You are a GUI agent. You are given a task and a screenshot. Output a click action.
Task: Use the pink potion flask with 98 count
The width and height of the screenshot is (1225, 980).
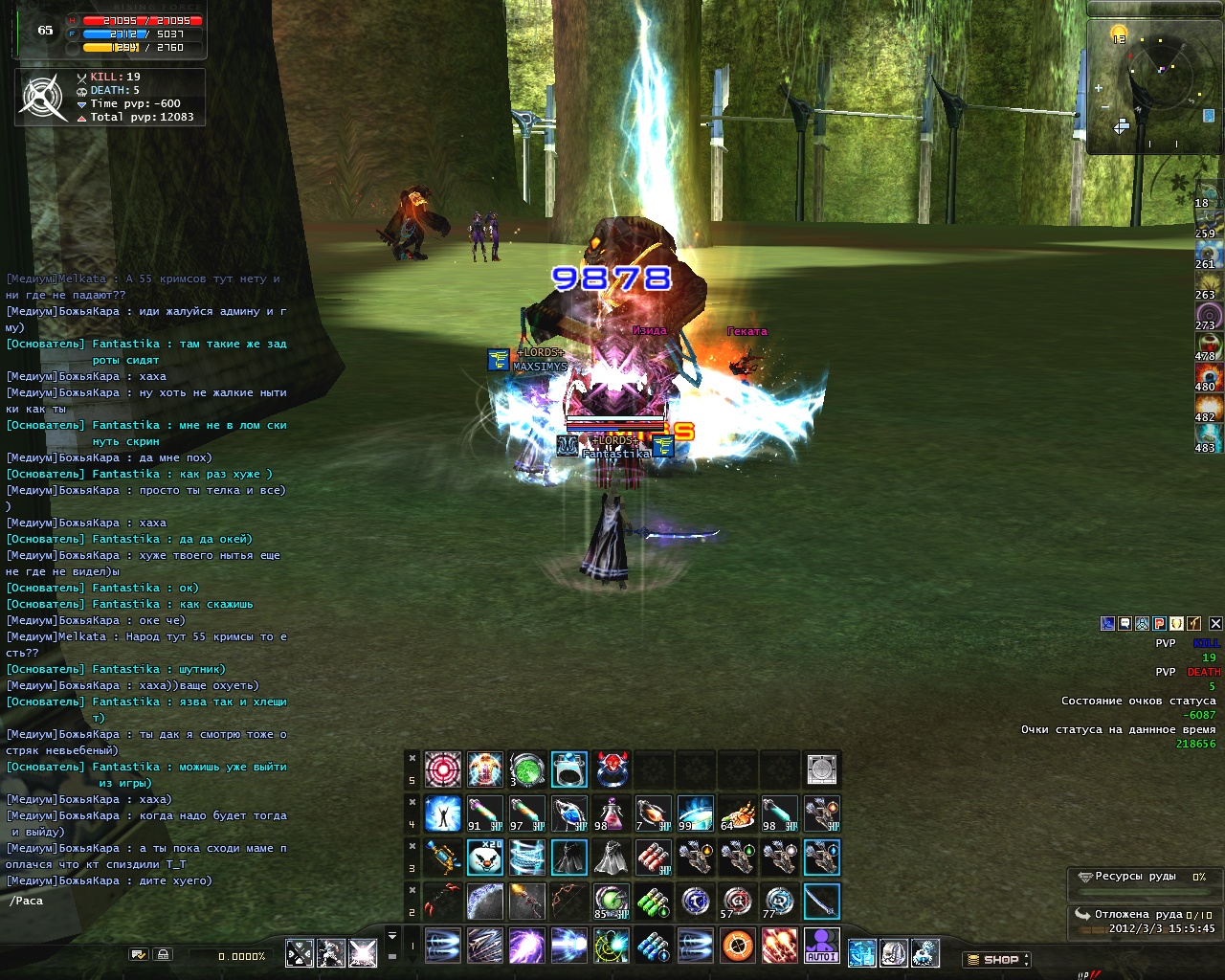[x=611, y=813]
